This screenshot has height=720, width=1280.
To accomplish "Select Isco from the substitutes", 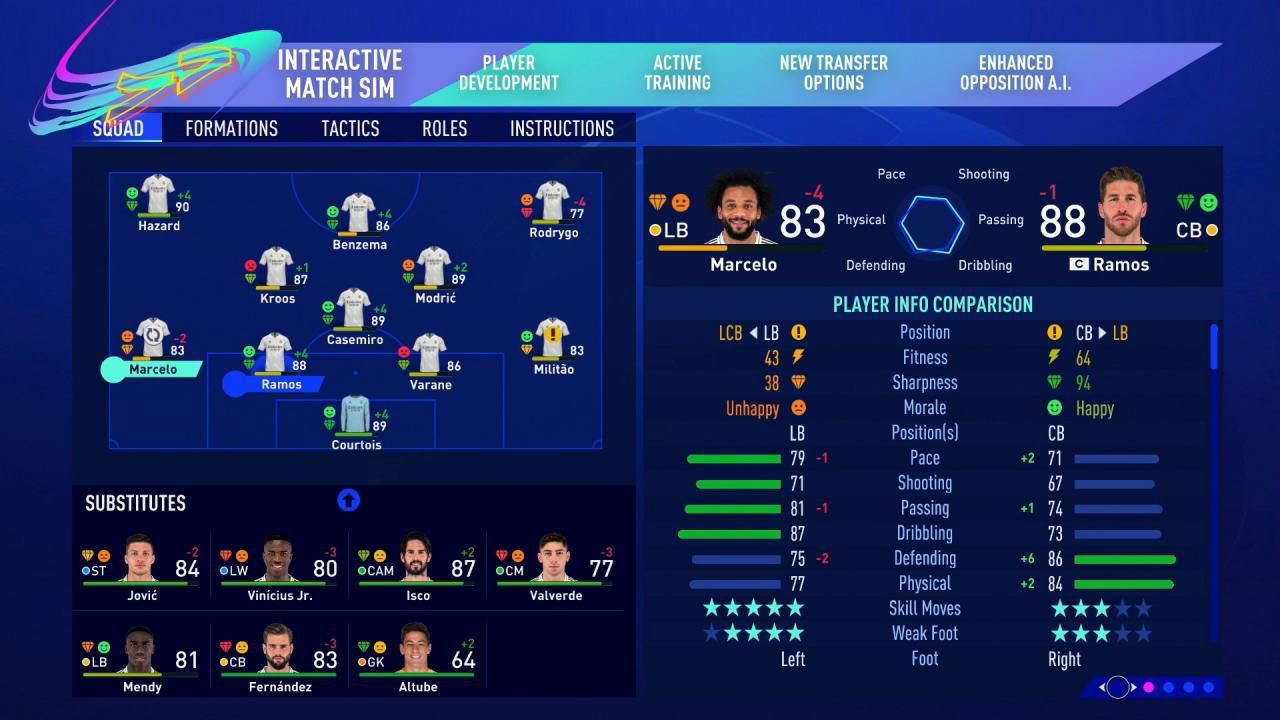I will pyautogui.click(x=417, y=565).
